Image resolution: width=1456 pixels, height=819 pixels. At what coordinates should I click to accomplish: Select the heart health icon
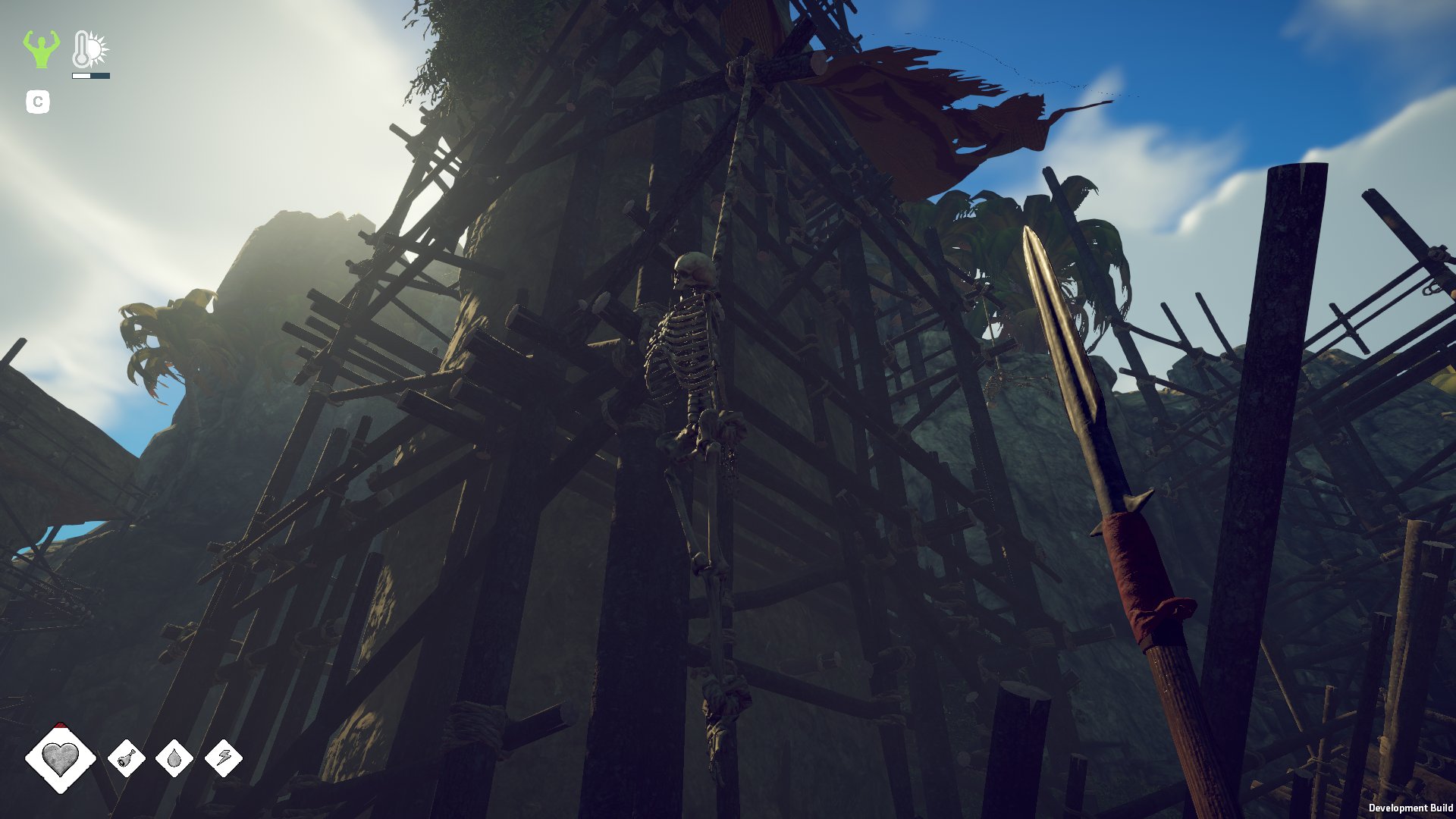point(61,758)
